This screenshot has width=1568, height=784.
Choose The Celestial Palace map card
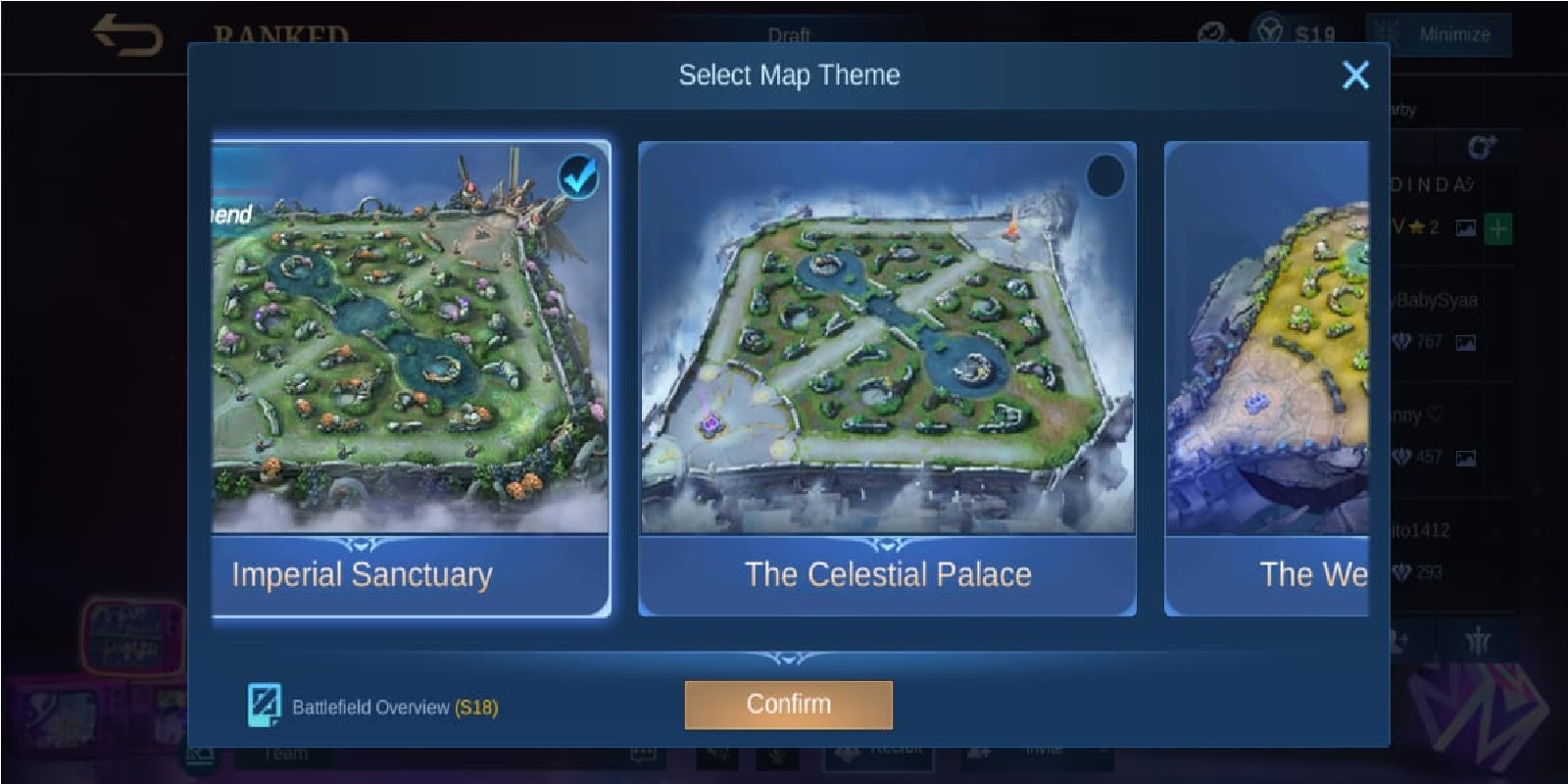pyautogui.click(x=887, y=378)
